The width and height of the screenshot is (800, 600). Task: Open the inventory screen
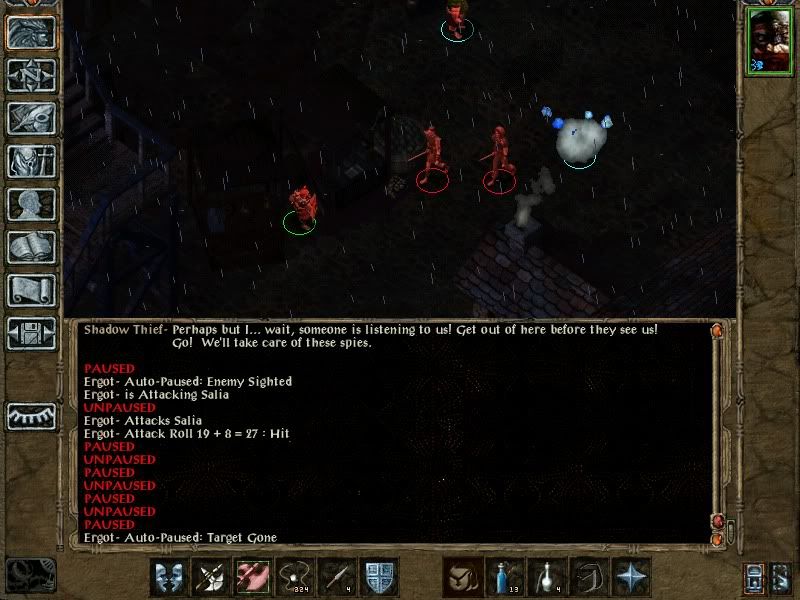31,161
